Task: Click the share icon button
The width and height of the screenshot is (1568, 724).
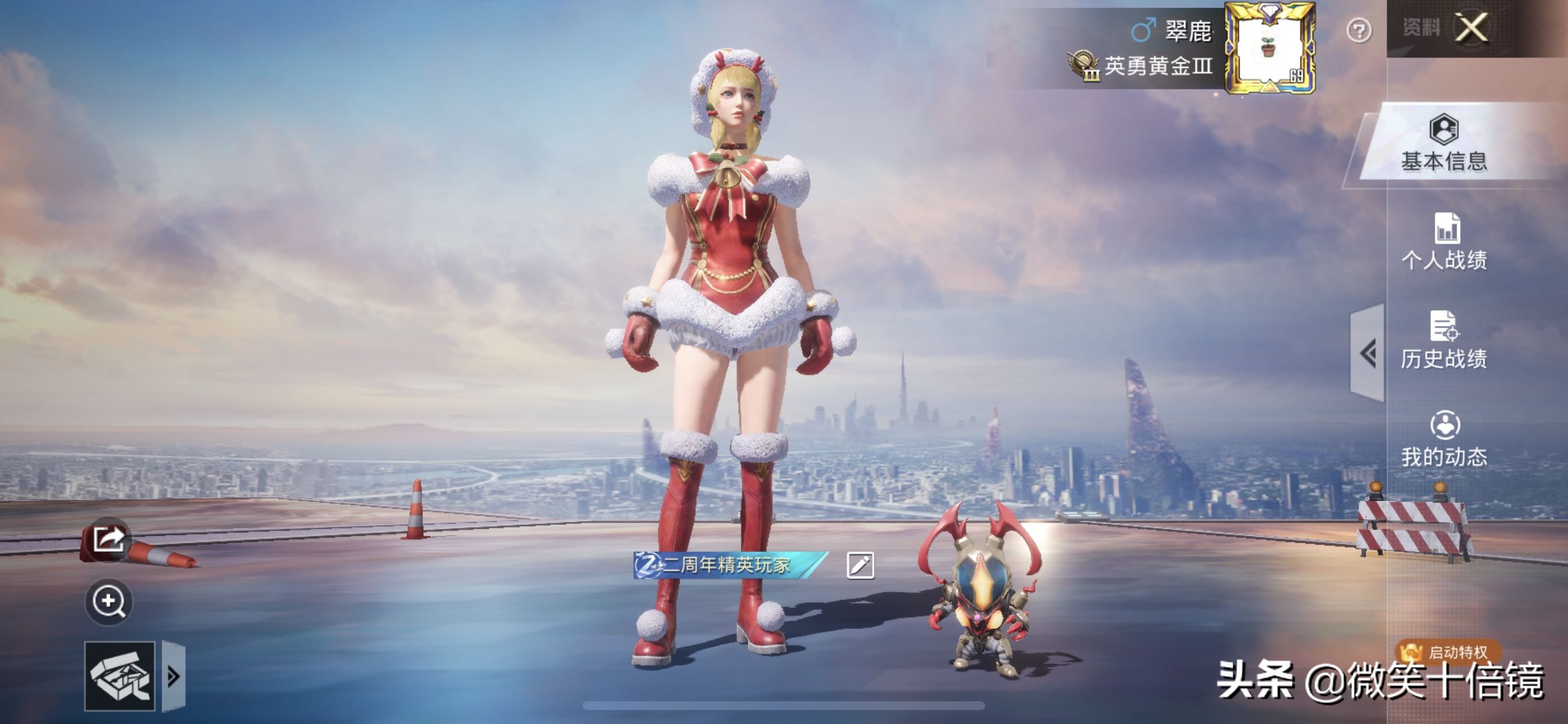Action: coord(108,539)
